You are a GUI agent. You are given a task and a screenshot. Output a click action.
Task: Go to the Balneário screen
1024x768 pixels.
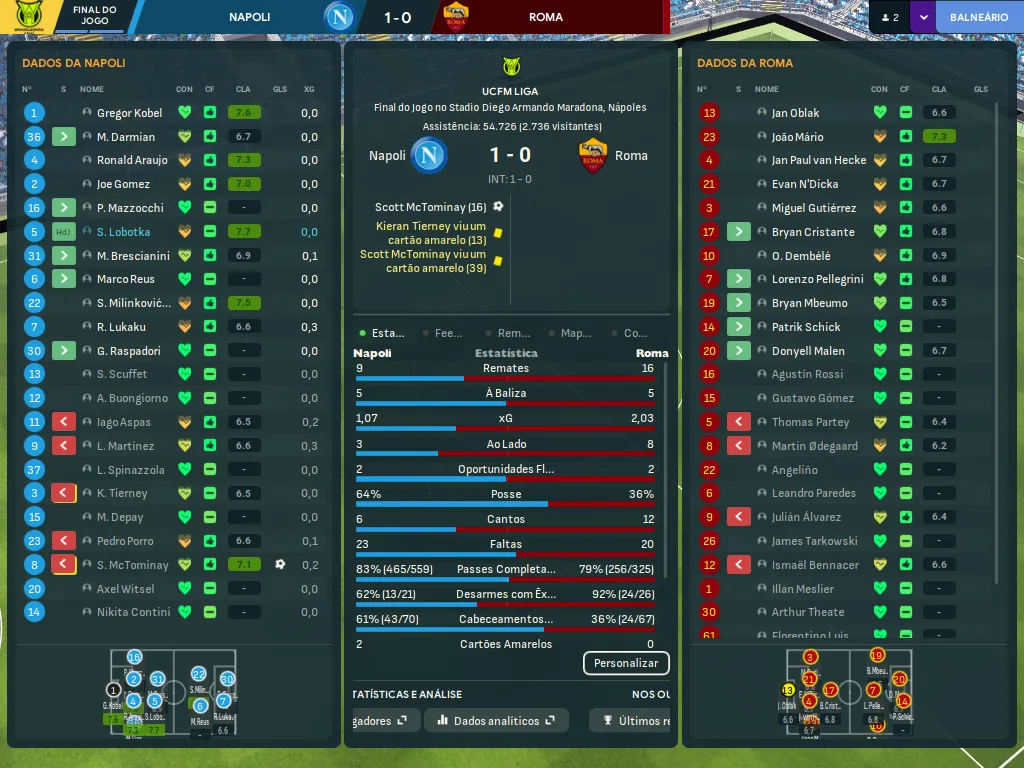[x=978, y=17]
